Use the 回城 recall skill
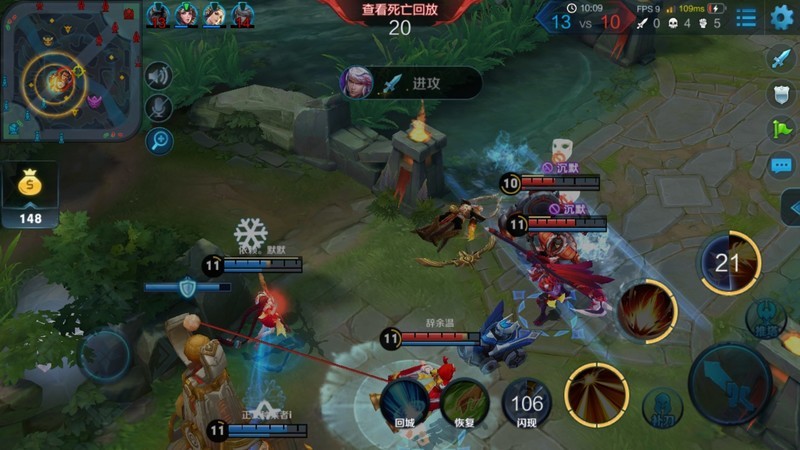This screenshot has height=450, width=800. pos(404,400)
